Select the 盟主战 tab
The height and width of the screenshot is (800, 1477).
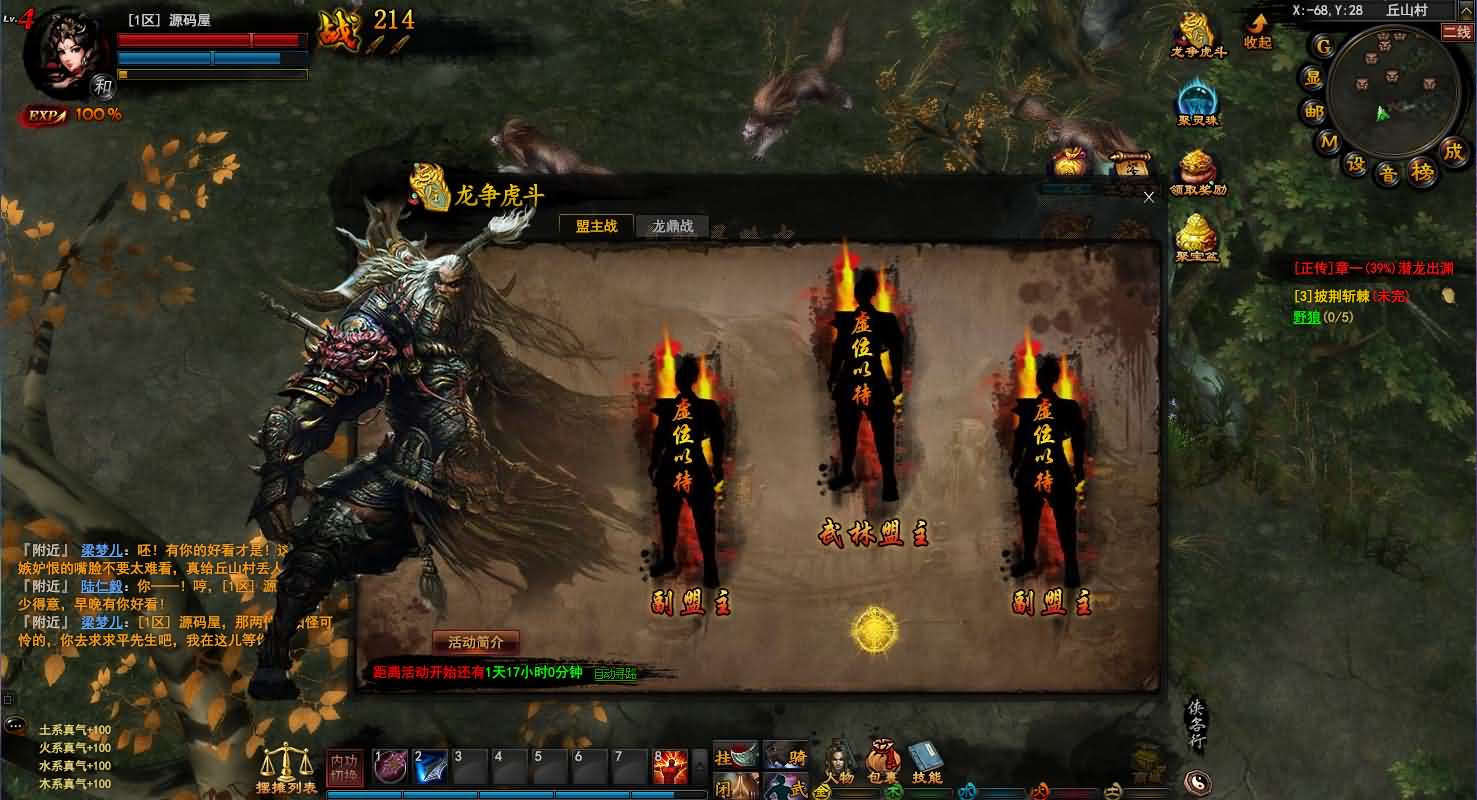pyautogui.click(x=596, y=226)
